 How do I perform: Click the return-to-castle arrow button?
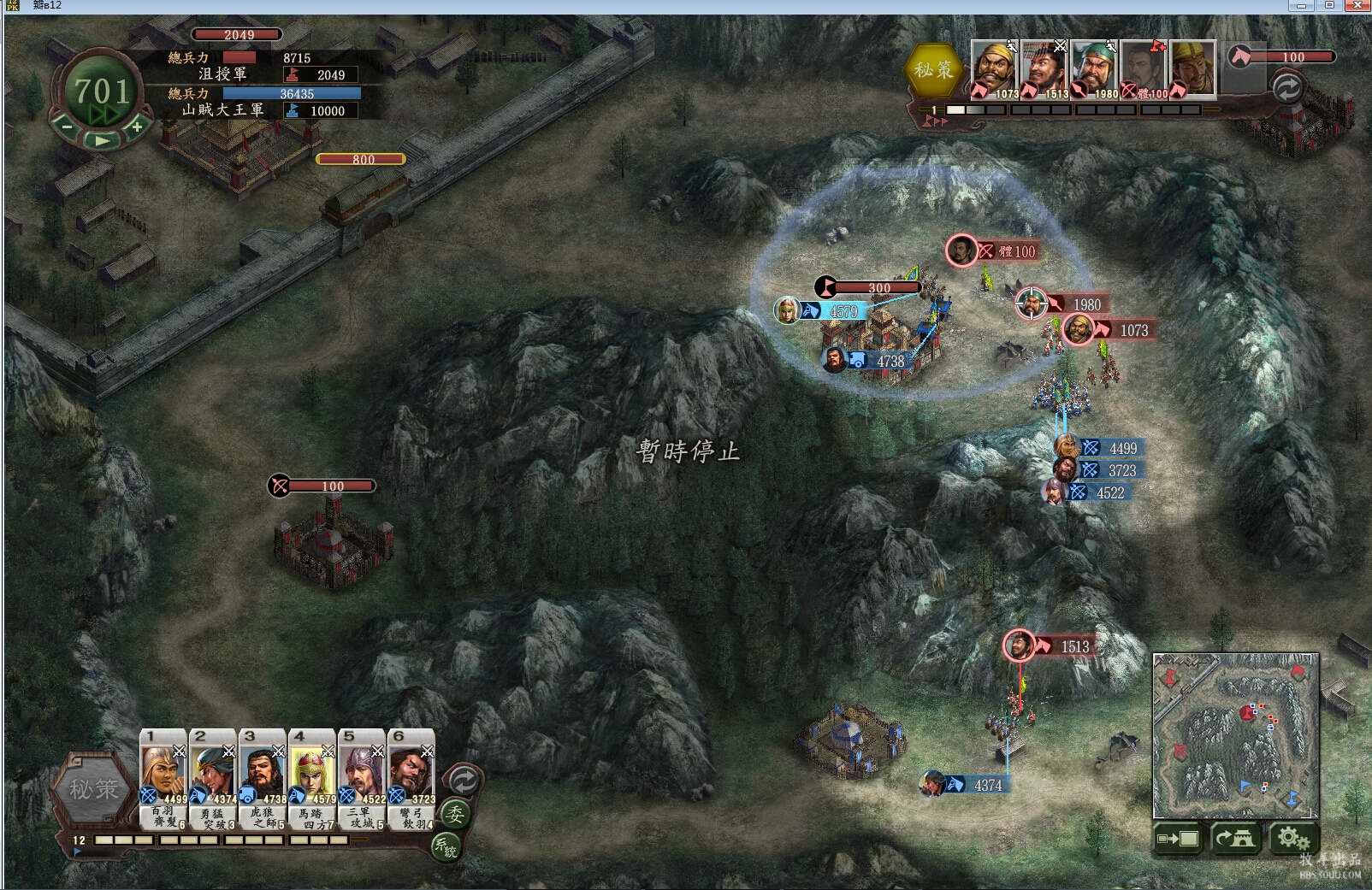click(x=1234, y=839)
